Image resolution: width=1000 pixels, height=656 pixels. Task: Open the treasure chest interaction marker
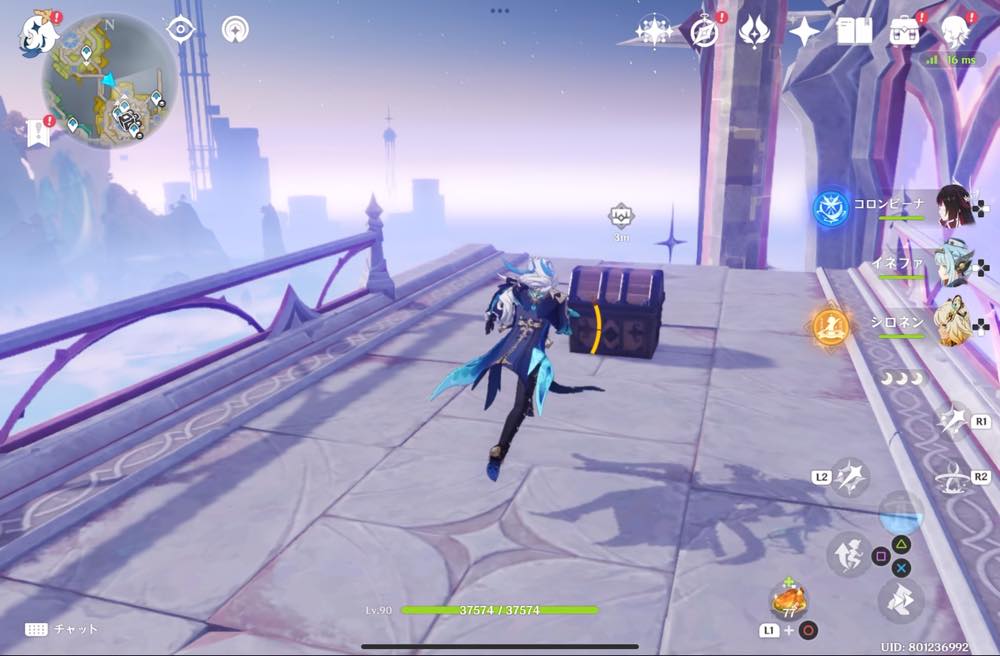tap(621, 215)
